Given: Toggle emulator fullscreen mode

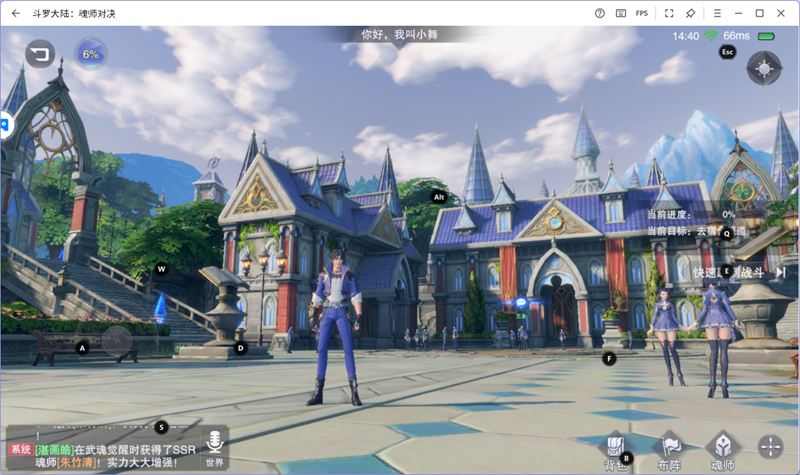Looking at the screenshot, I should pyautogui.click(x=669, y=13).
